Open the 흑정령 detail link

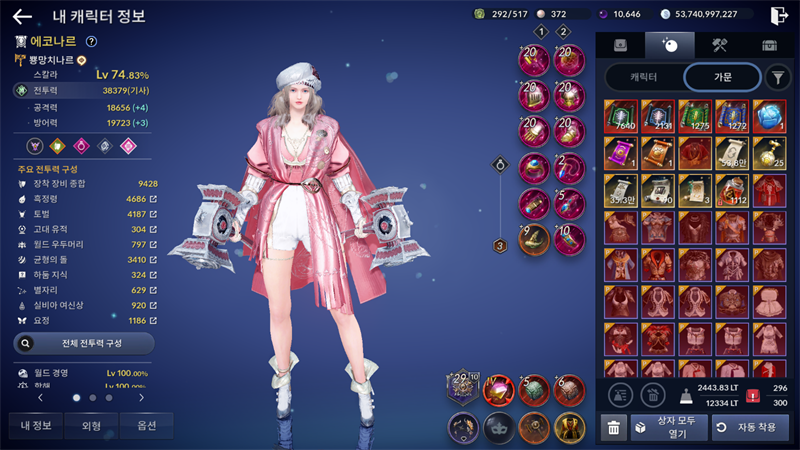pos(153,199)
